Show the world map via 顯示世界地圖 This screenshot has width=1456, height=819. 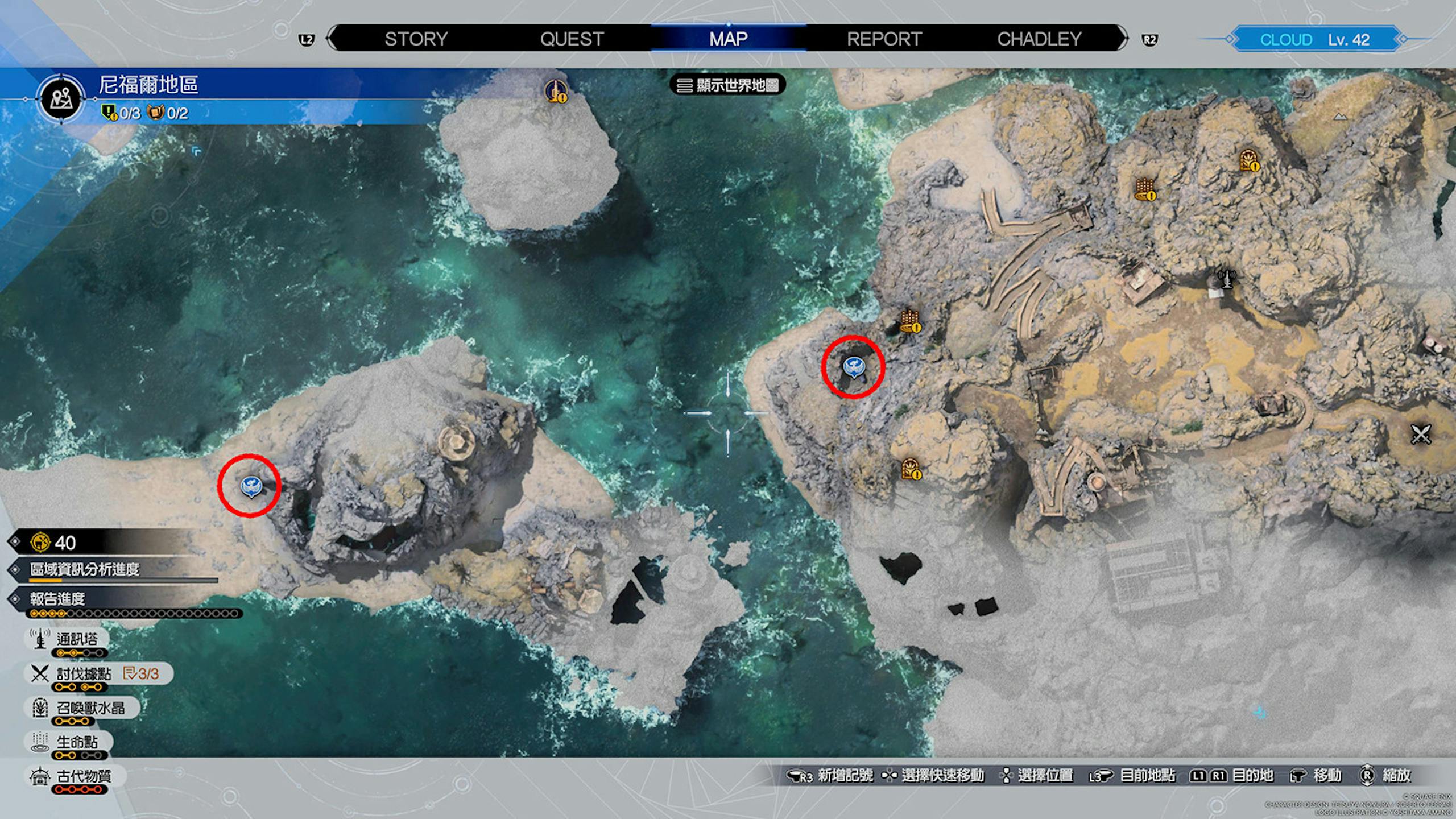(728, 85)
